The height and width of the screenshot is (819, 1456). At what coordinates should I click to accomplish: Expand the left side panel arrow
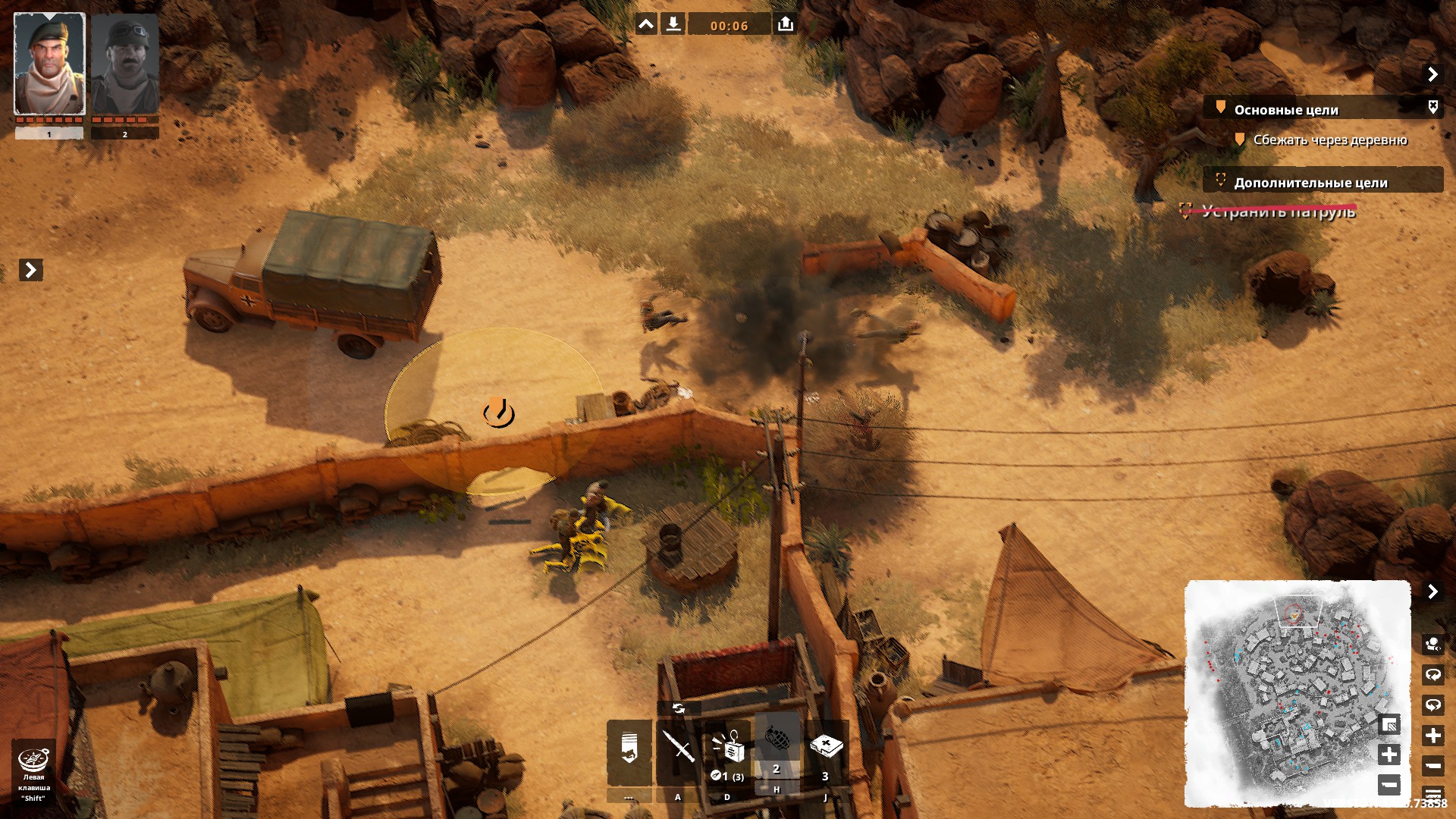click(30, 269)
